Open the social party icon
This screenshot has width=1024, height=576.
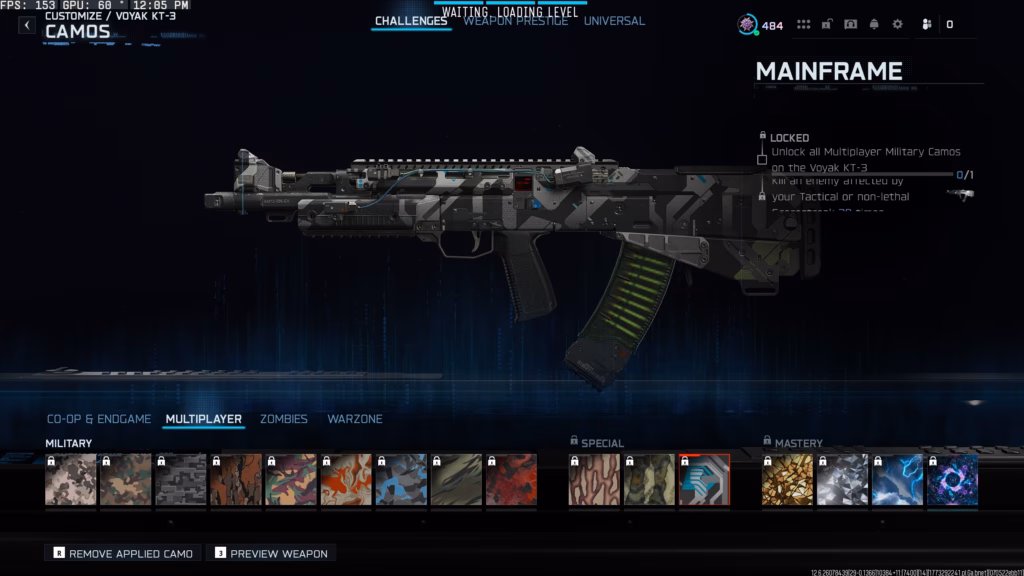click(x=927, y=25)
